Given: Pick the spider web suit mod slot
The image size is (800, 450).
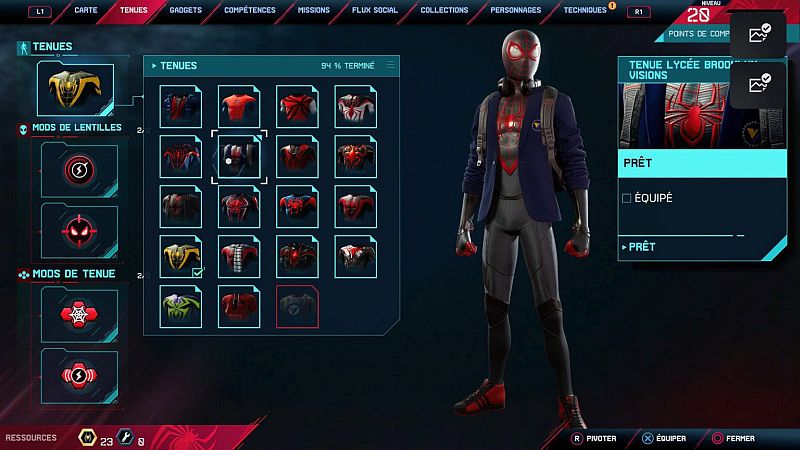Looking at the screenshot, I should [79, 314].
